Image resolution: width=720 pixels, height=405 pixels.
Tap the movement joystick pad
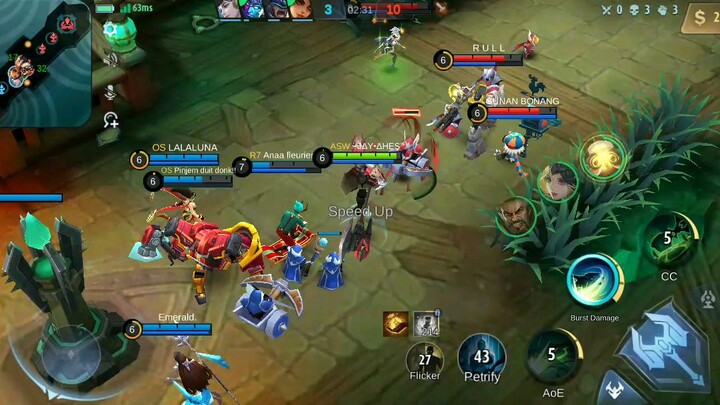pos(68,352)
